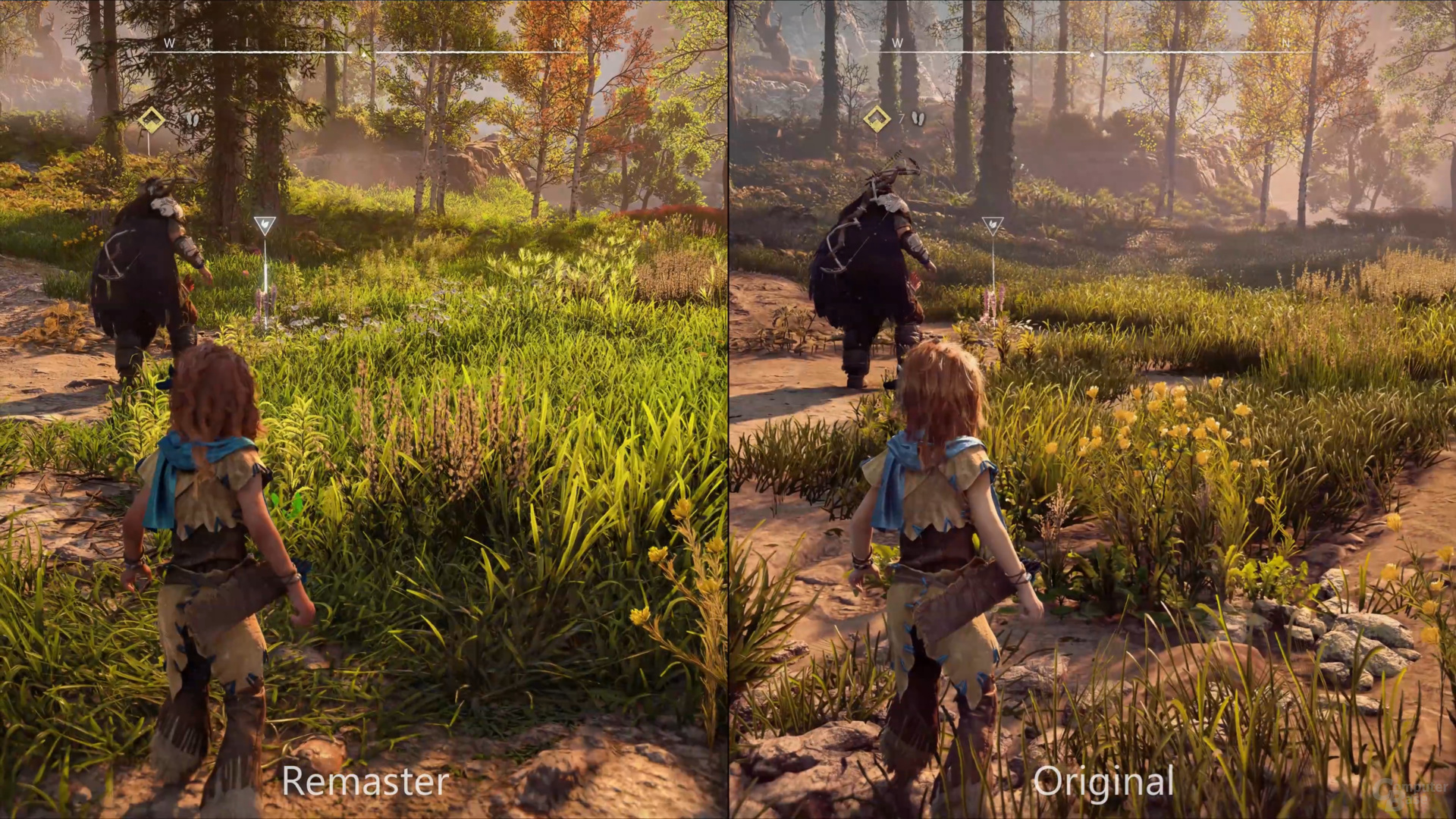Image resolution: width=1456 pixels, height=819 pixels.
Task: Click the dividing line between the two comparison views
Action: click(x=728, y=409)
